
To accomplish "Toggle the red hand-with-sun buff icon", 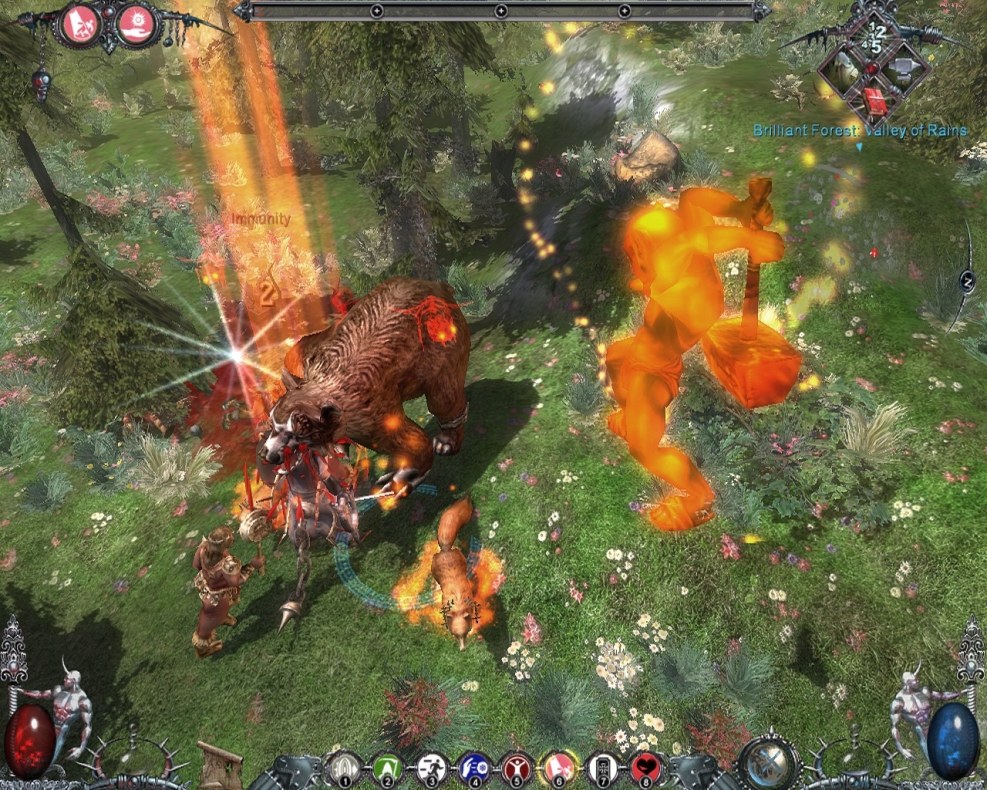I will 138,24.
